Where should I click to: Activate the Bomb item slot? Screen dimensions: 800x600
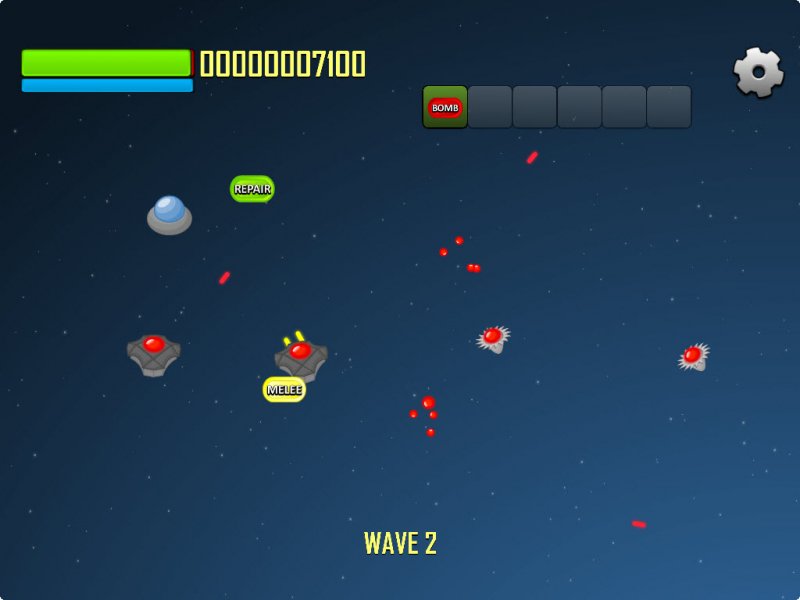click(x=445, y=107)
